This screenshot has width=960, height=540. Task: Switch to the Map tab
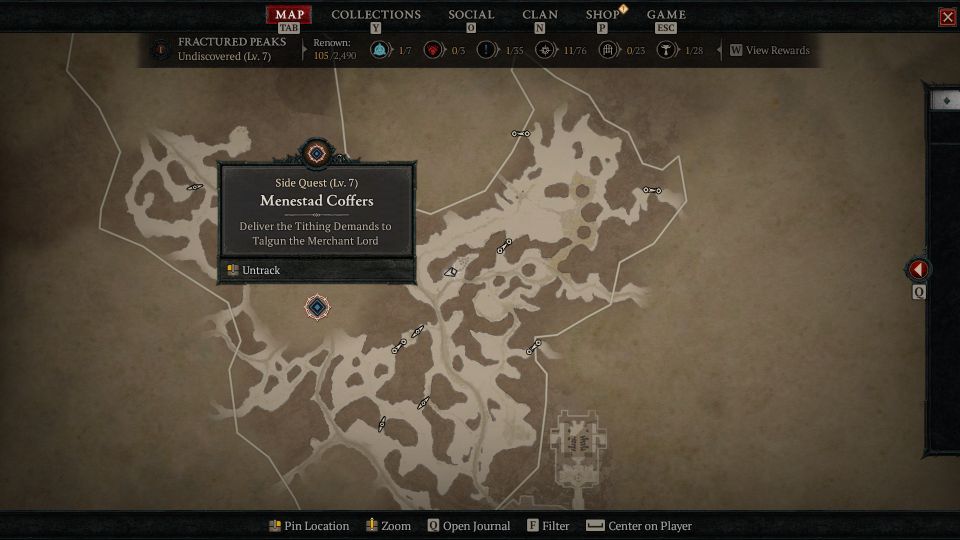pos(289,14)
